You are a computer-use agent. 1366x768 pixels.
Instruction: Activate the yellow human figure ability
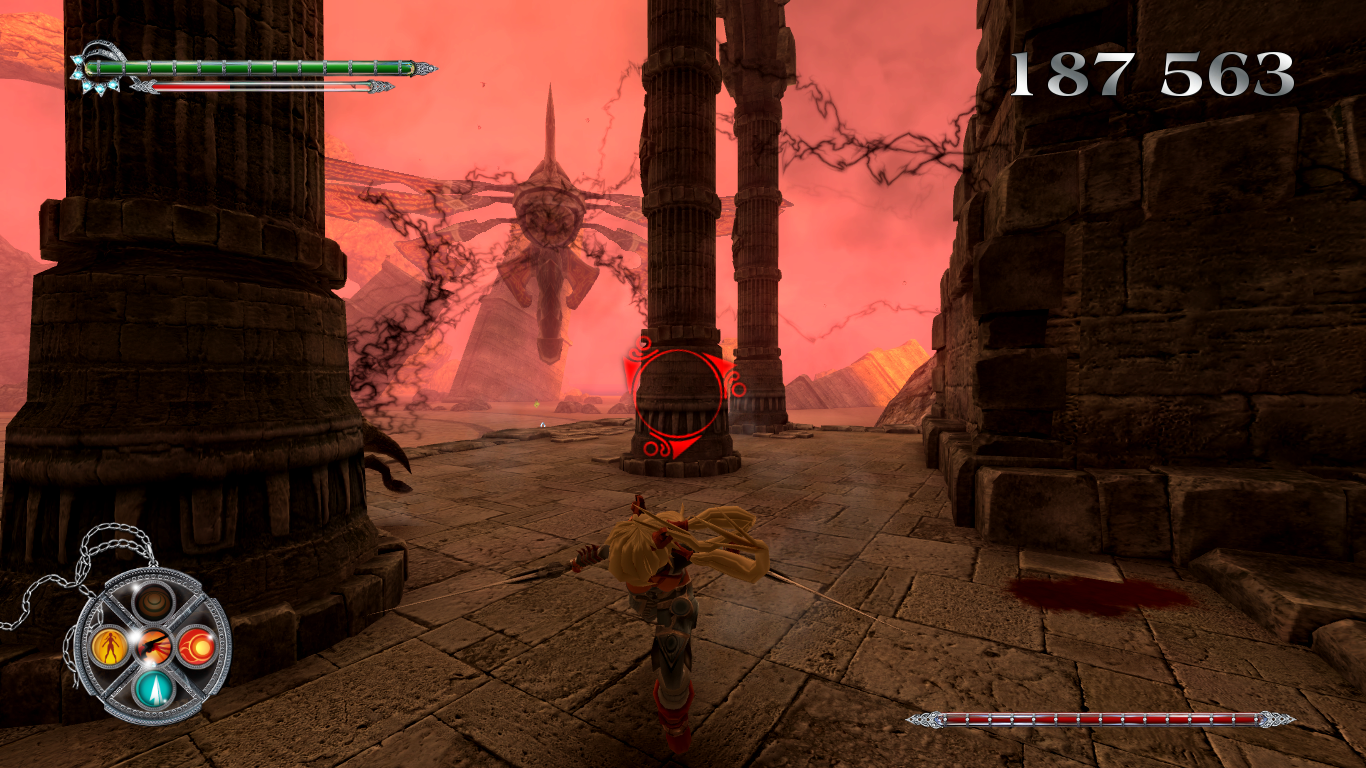109,647
